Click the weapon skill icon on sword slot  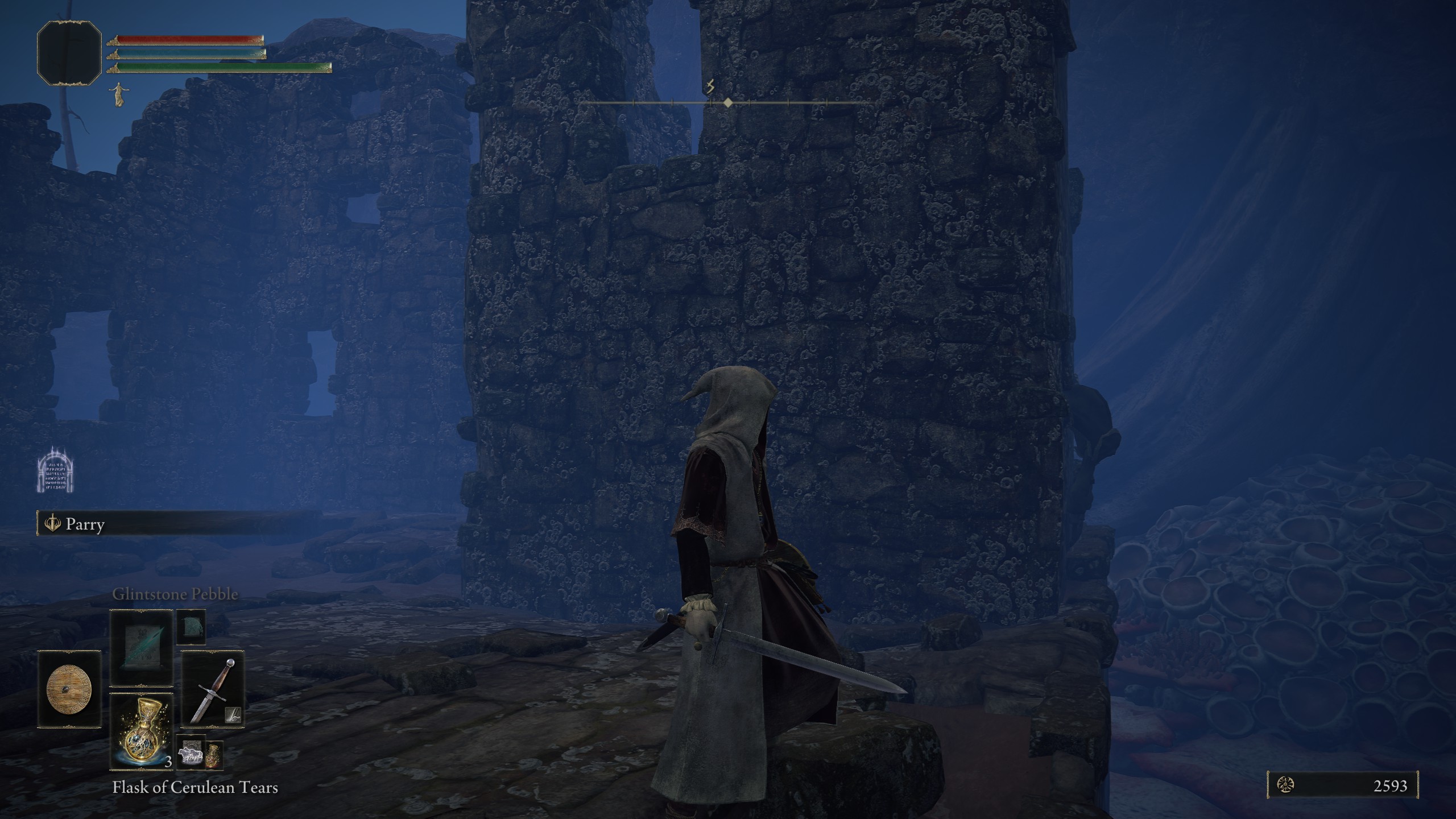click(234, 715)
